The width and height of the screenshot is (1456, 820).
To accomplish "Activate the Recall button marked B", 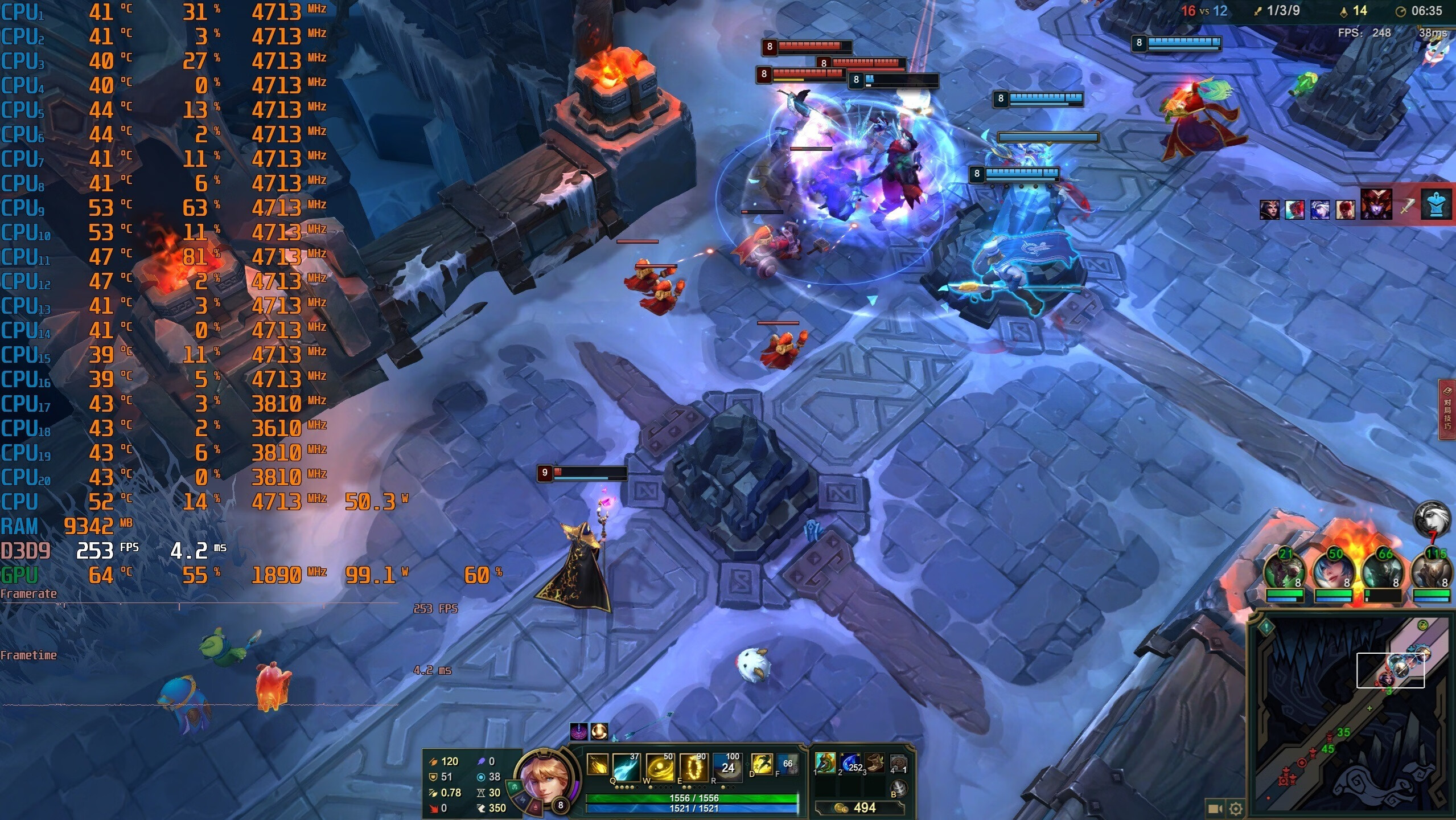I will [898, 789].
